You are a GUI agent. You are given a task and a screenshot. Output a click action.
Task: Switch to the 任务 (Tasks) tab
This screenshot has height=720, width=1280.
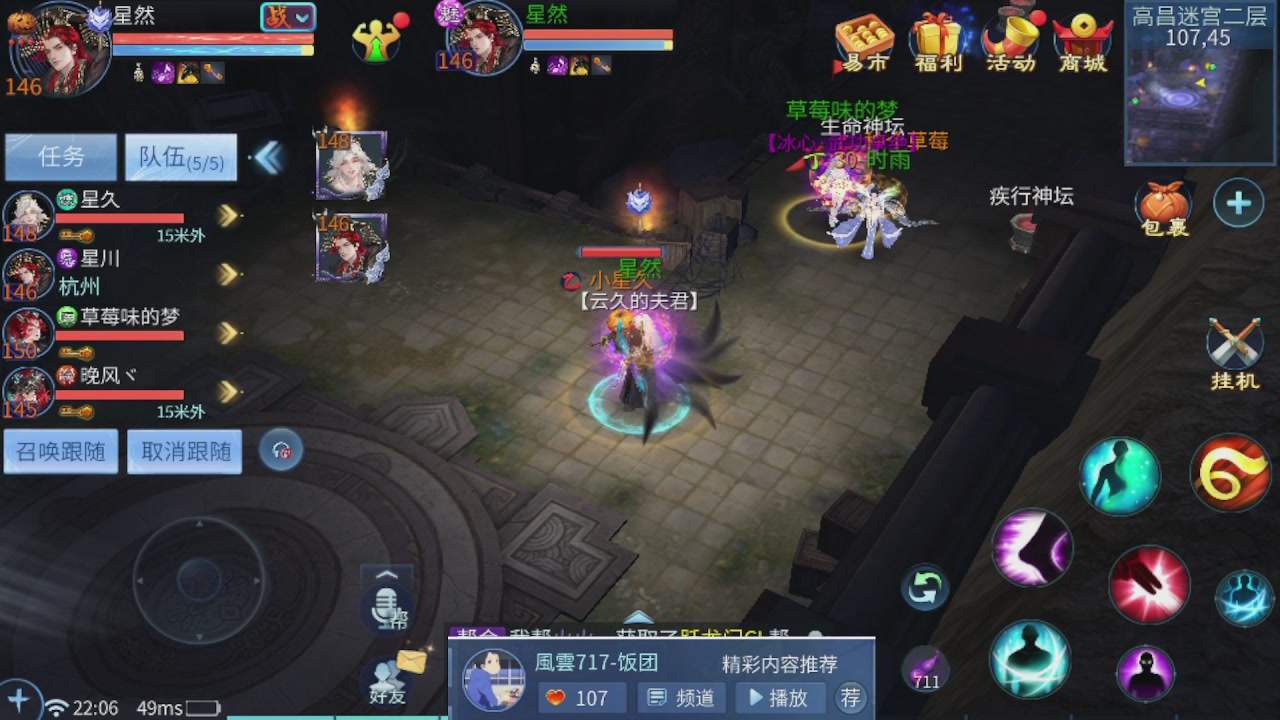[x=60, y=157]
